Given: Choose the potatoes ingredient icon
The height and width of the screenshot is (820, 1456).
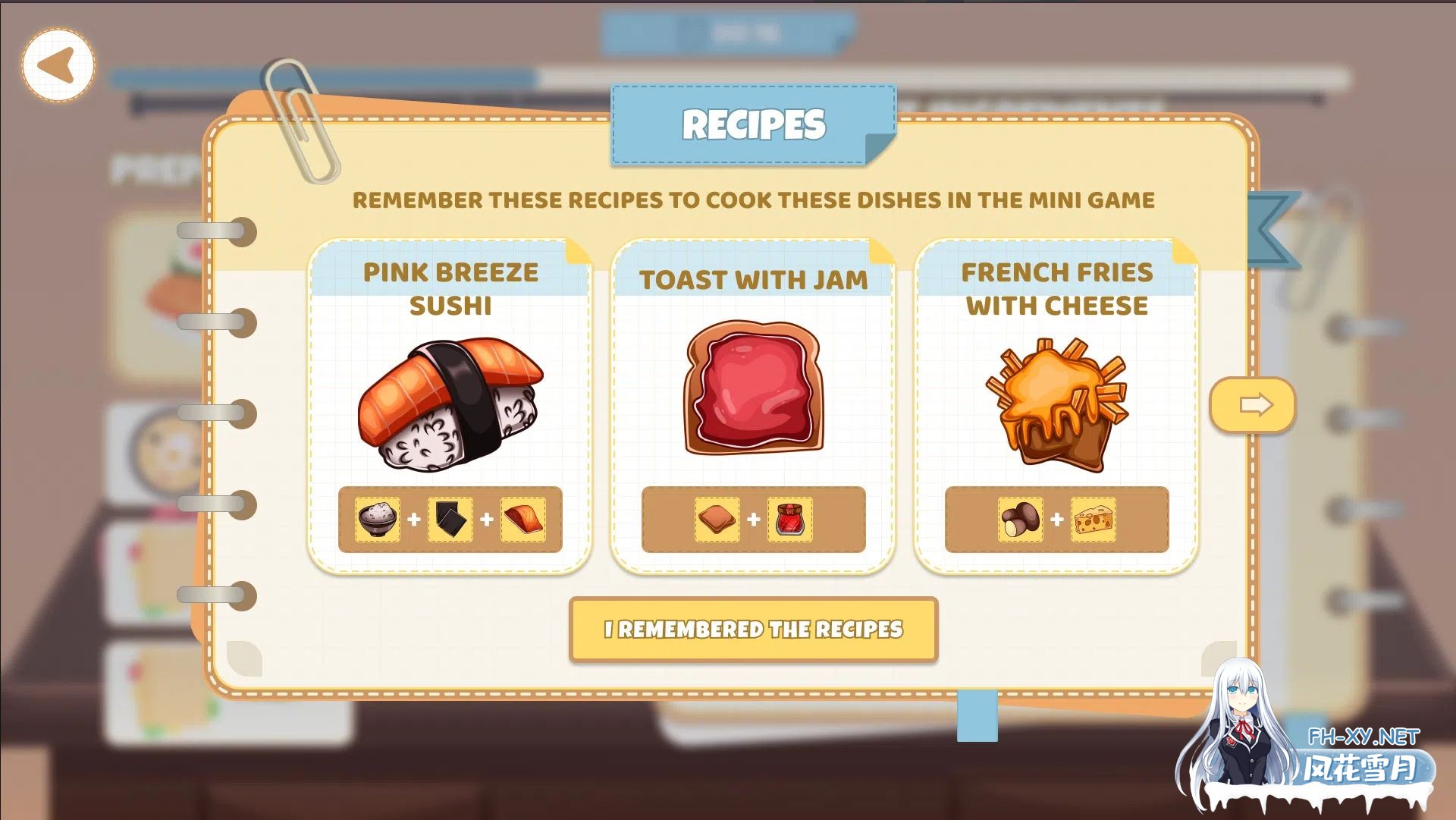Looking at the screenshot, I should point(1020,520).
